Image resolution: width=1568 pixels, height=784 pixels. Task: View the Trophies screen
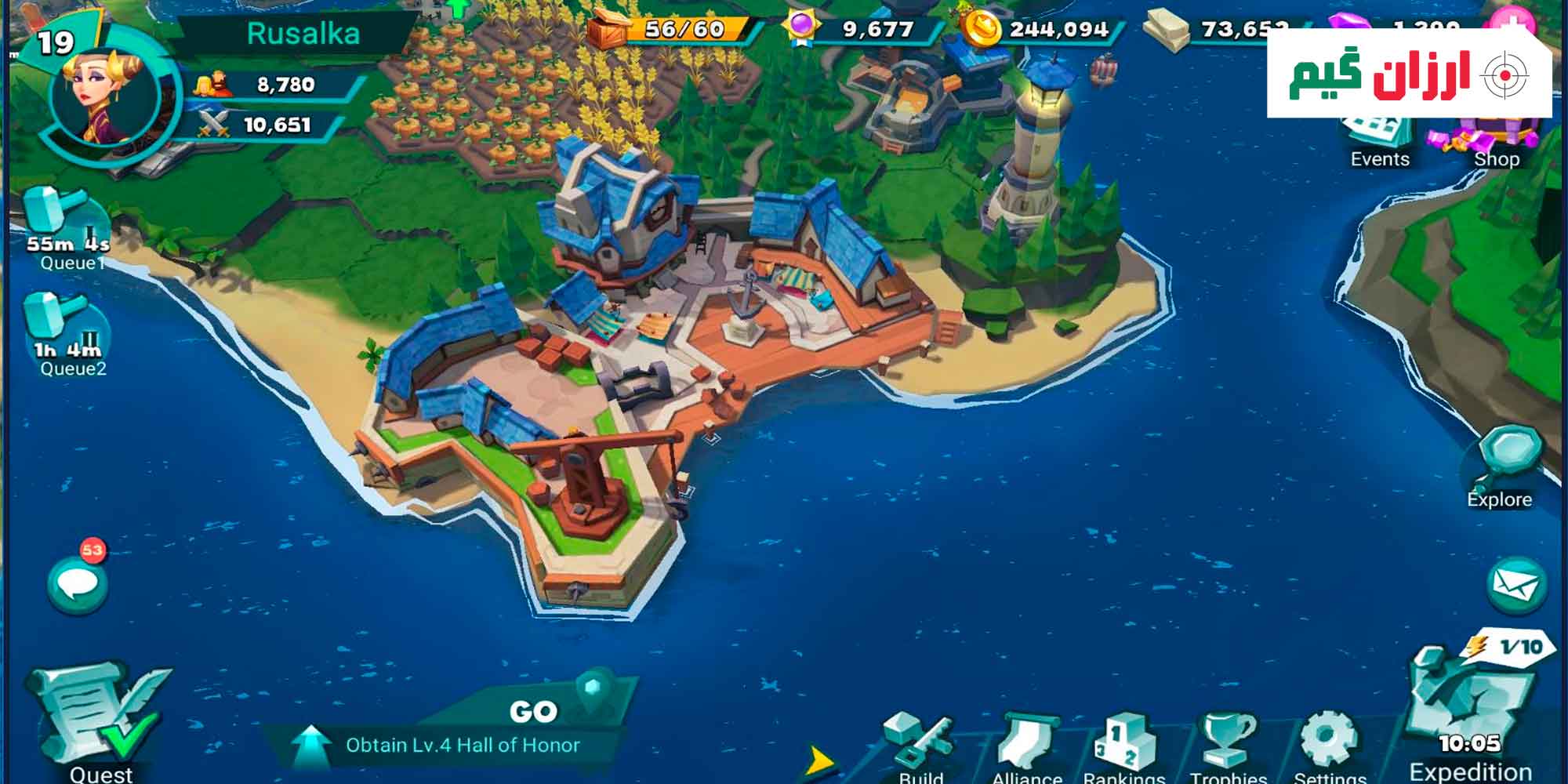[x=1228, y=746]
